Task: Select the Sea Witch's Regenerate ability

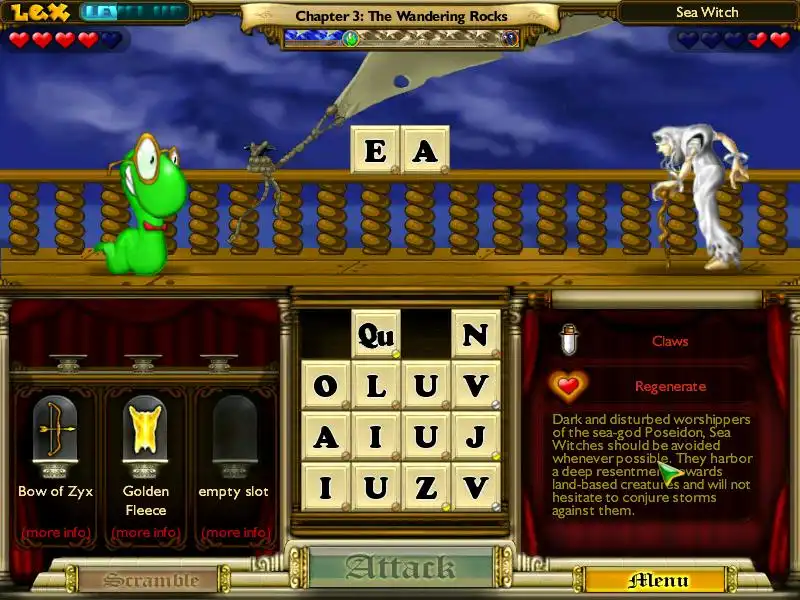Action: pos(669,386)
